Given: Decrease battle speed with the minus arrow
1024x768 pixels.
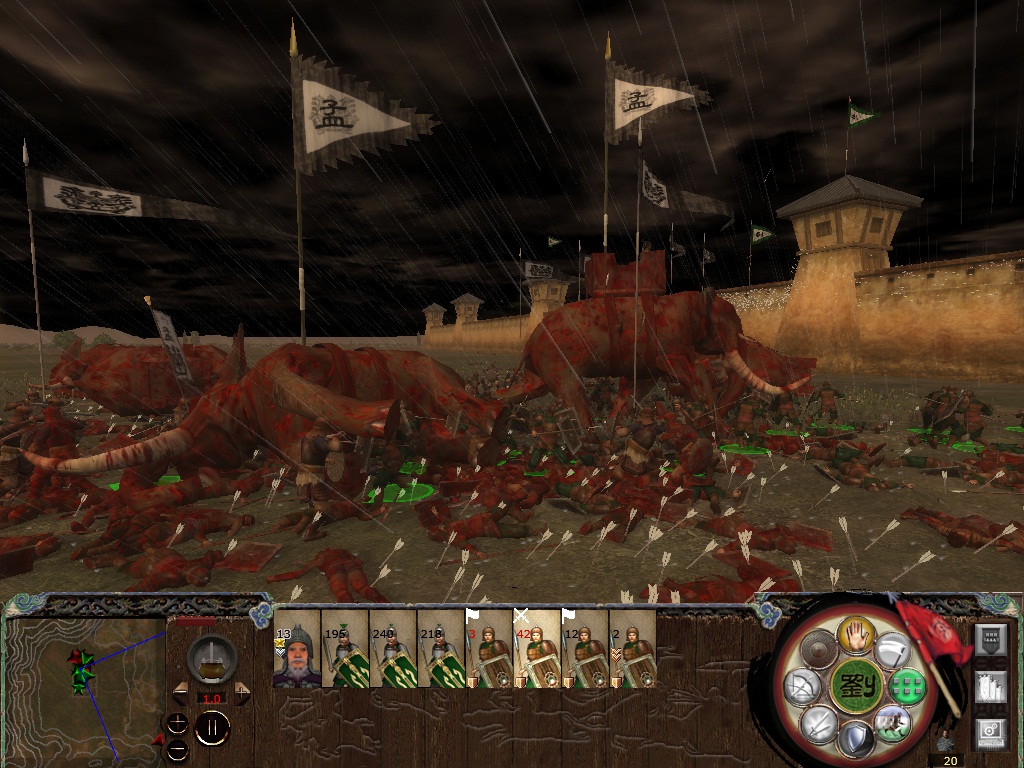Looking at the screenshot, I should pos(180,692).
